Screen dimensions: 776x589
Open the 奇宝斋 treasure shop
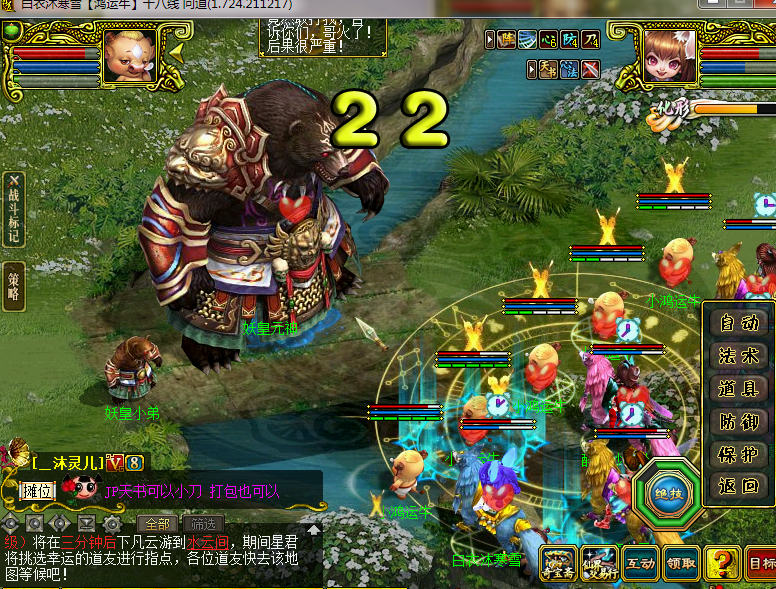(x=559, y=564)
